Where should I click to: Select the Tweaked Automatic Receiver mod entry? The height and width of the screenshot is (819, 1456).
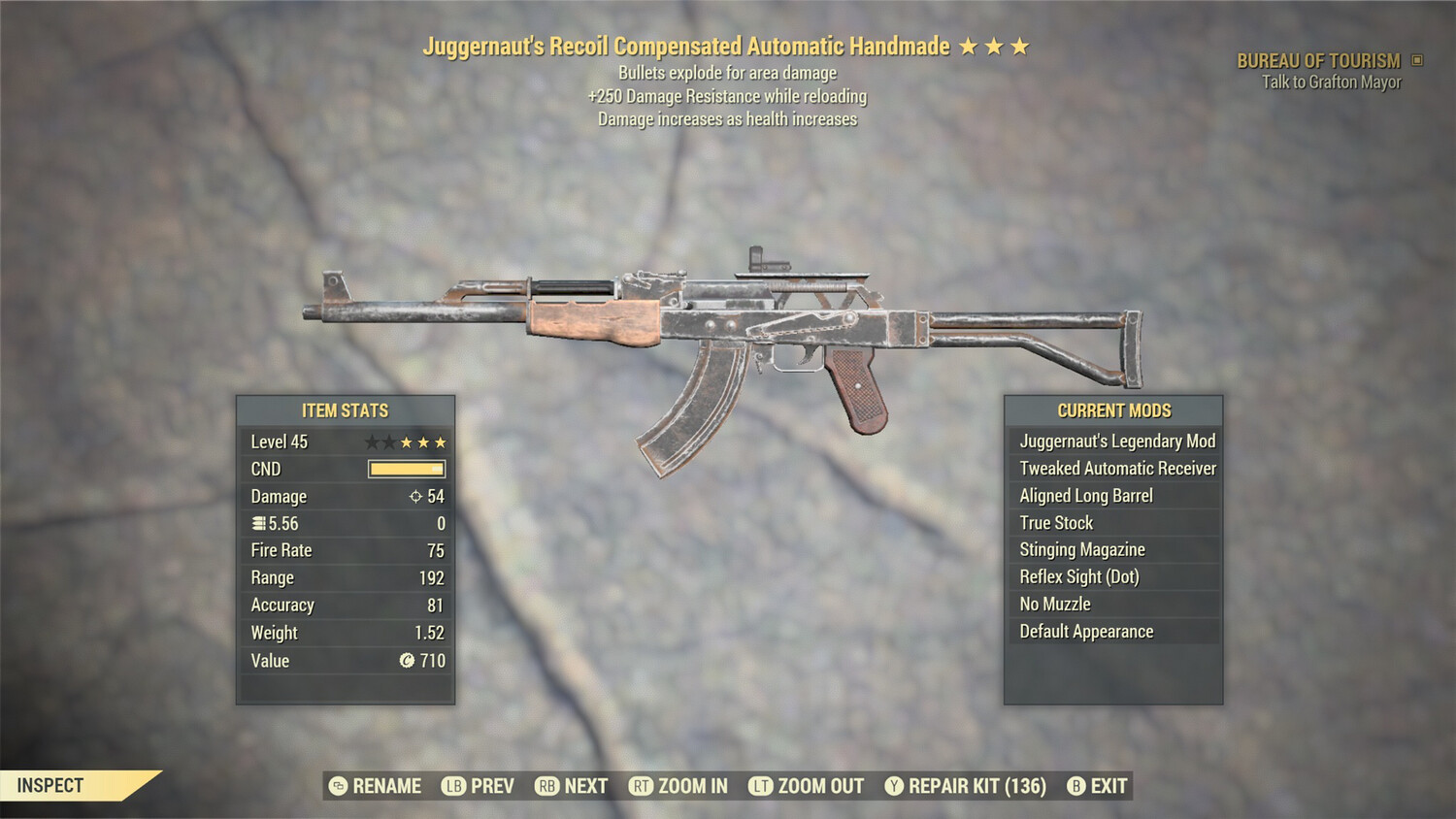click(x=1116, y=468)
